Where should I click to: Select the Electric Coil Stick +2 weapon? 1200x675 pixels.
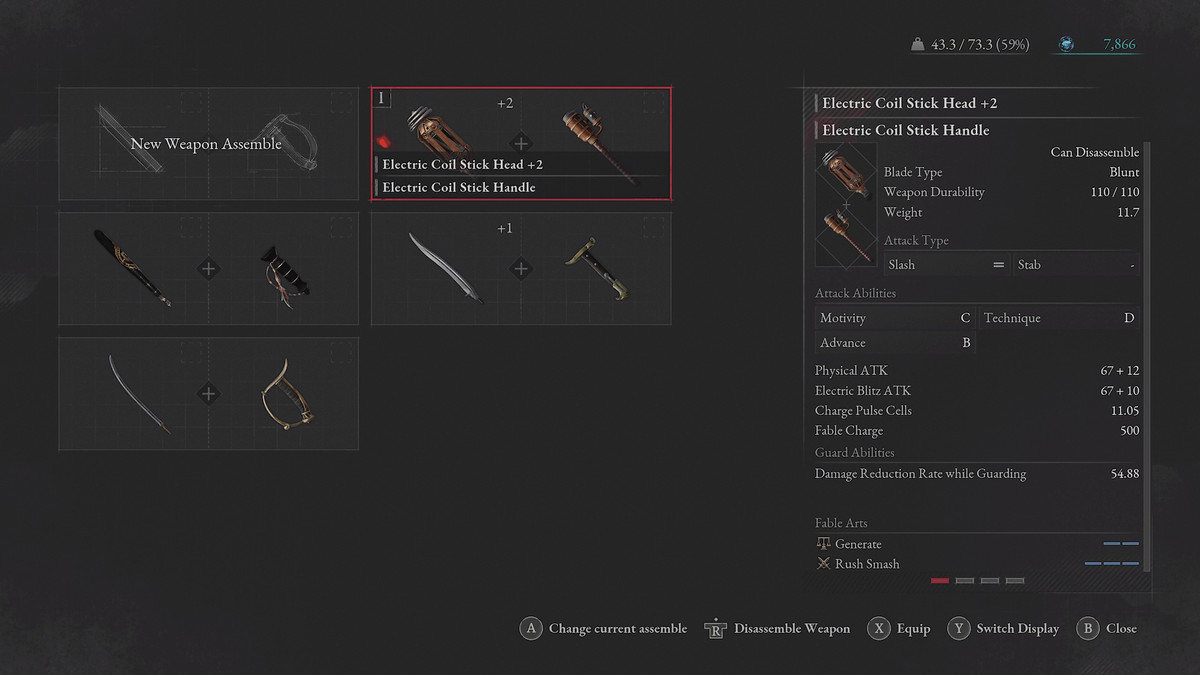(521, 144)
